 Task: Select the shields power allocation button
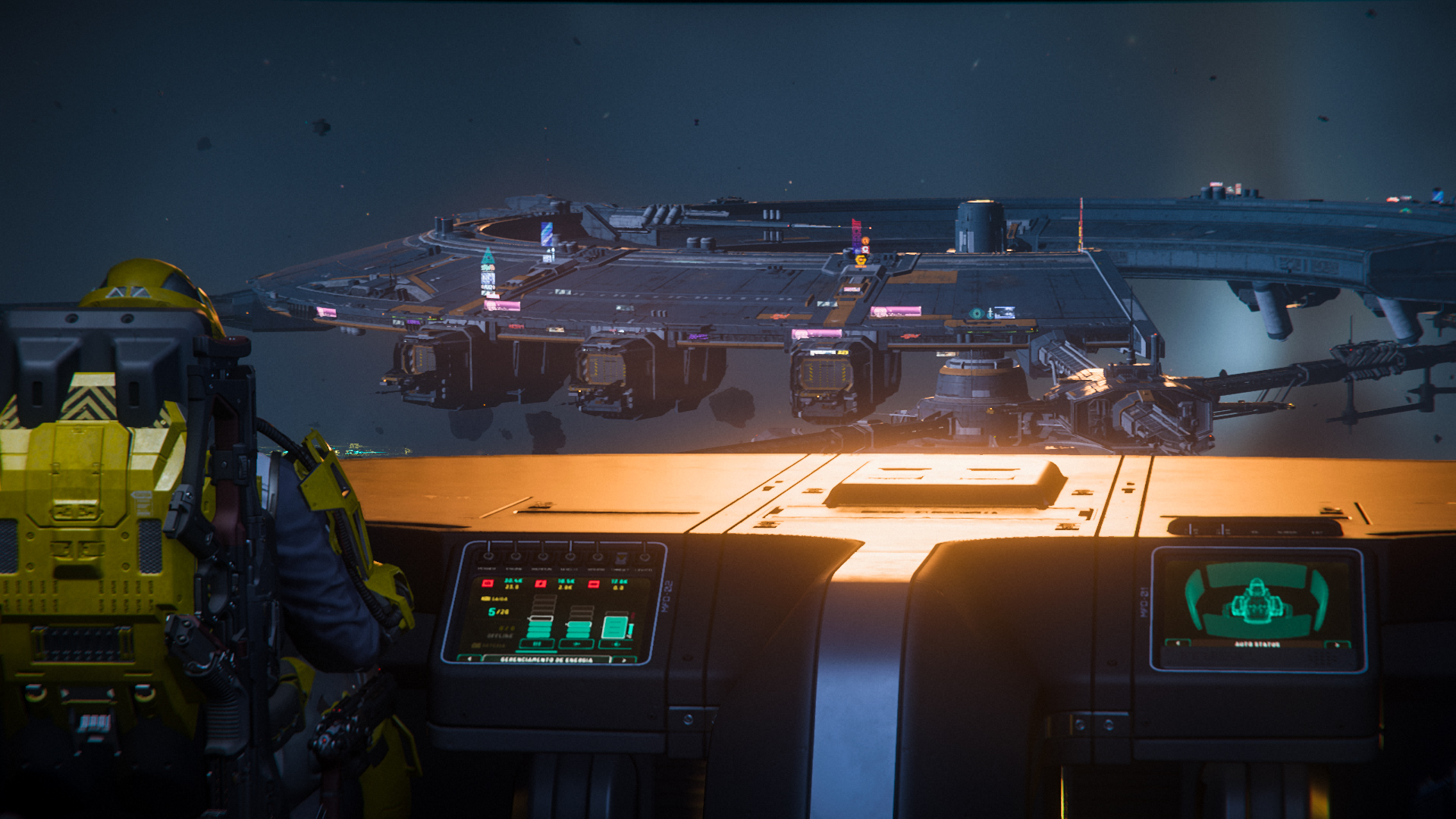pyautogui.click(x=617, y=644)
